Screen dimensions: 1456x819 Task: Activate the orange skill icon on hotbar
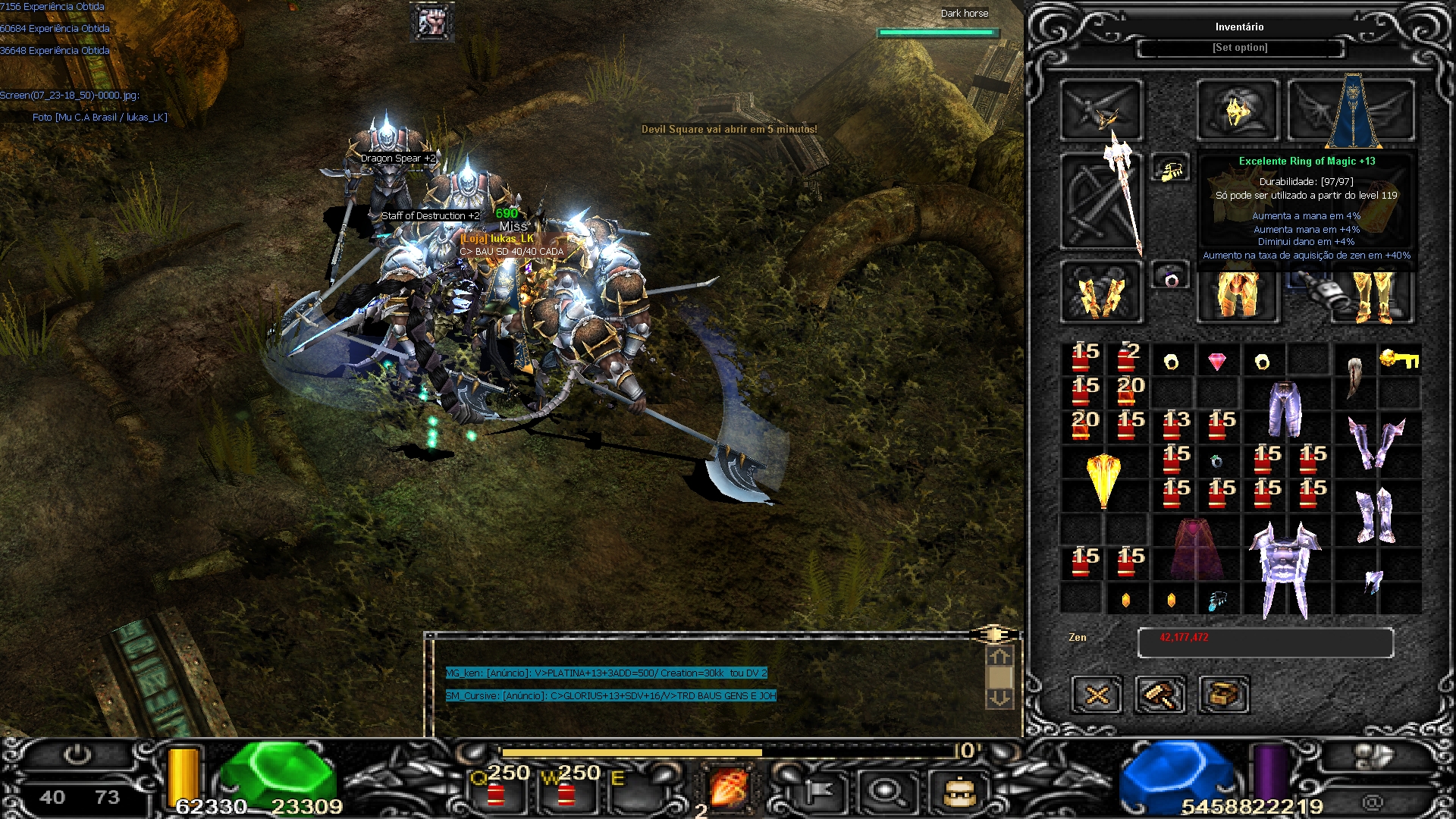coord(727,787)
